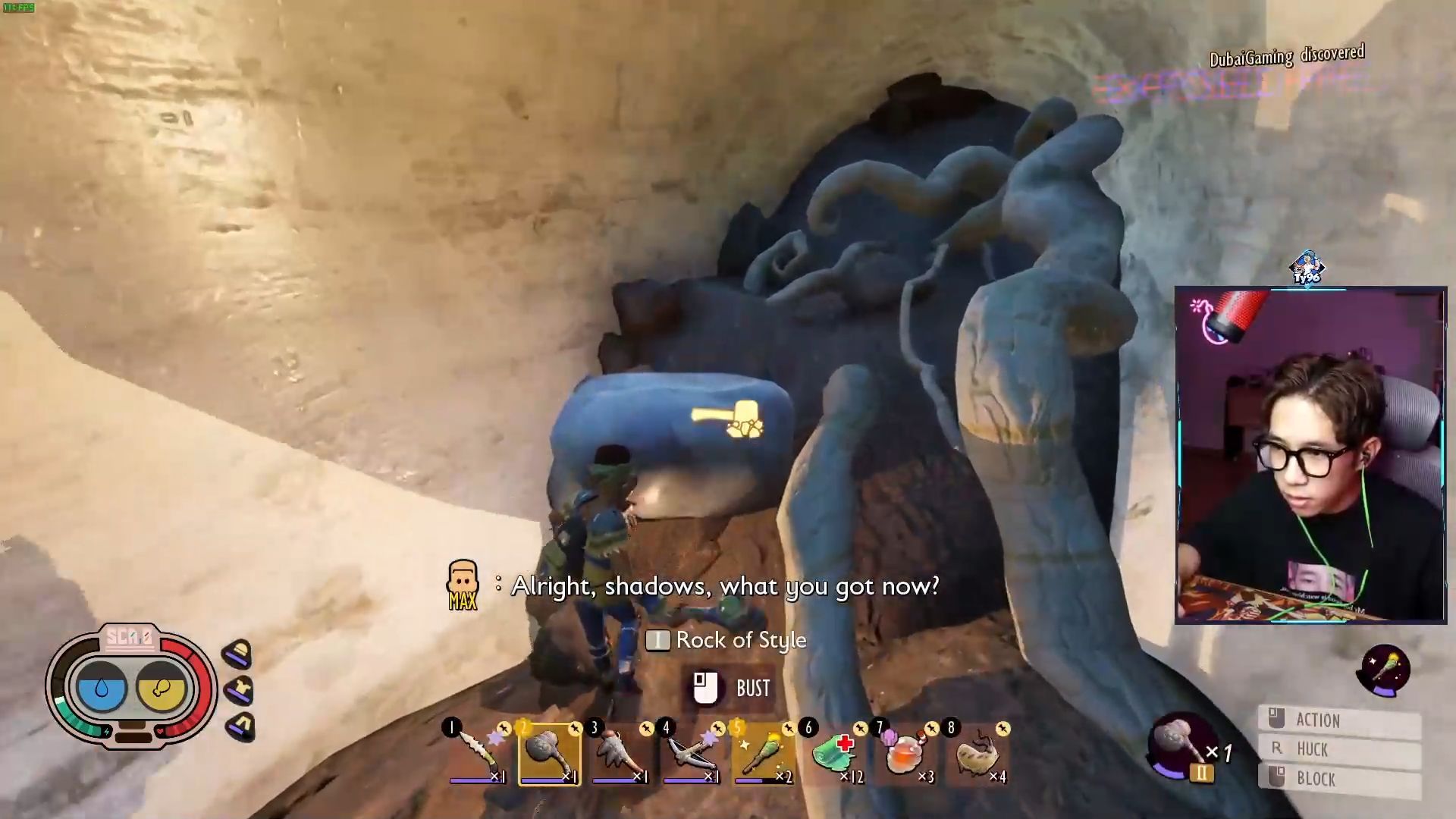Equip the crossbow in hotbar slot 4
This screenshot has width=1456, height=819.
pyautogui.click(x=691, y=753)
